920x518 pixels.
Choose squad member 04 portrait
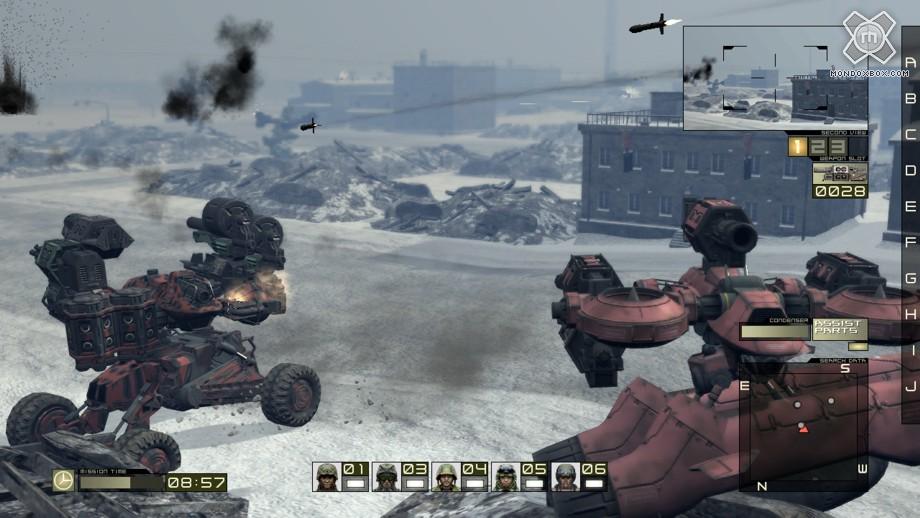(x=446, y=477)
